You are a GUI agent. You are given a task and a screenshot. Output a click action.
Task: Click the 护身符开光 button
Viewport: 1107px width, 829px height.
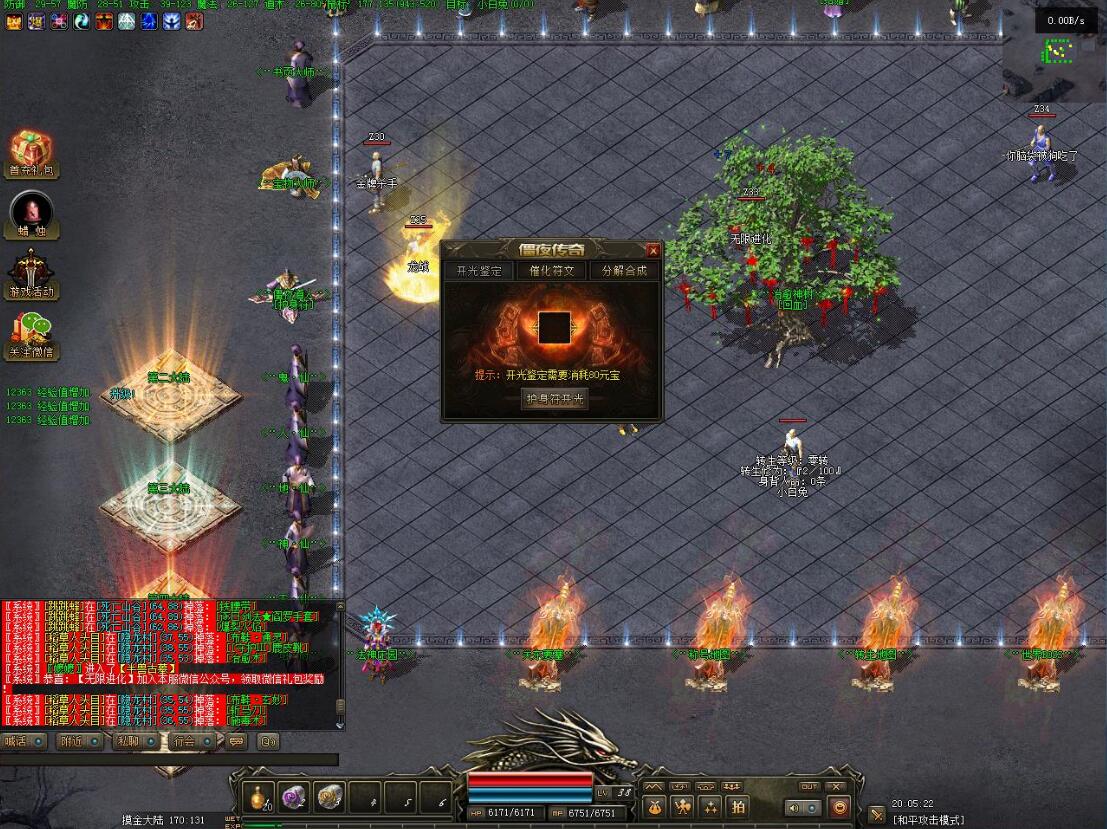click(x=555, y=399)
